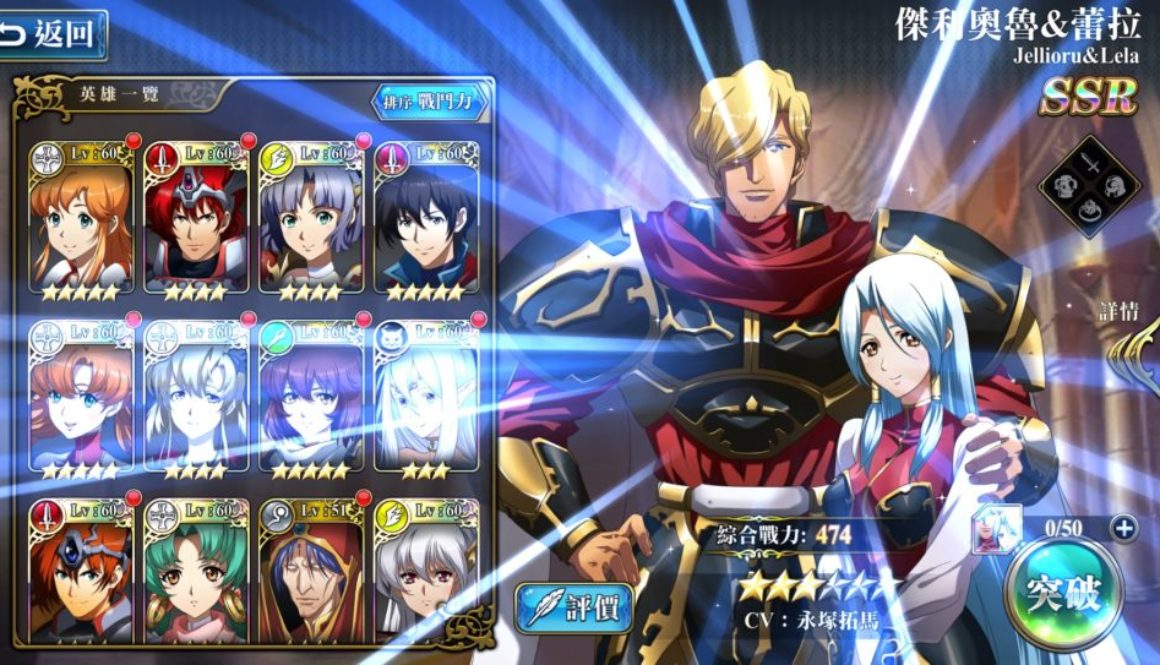Add shards with the plus button

click(x=1124, y=527)
